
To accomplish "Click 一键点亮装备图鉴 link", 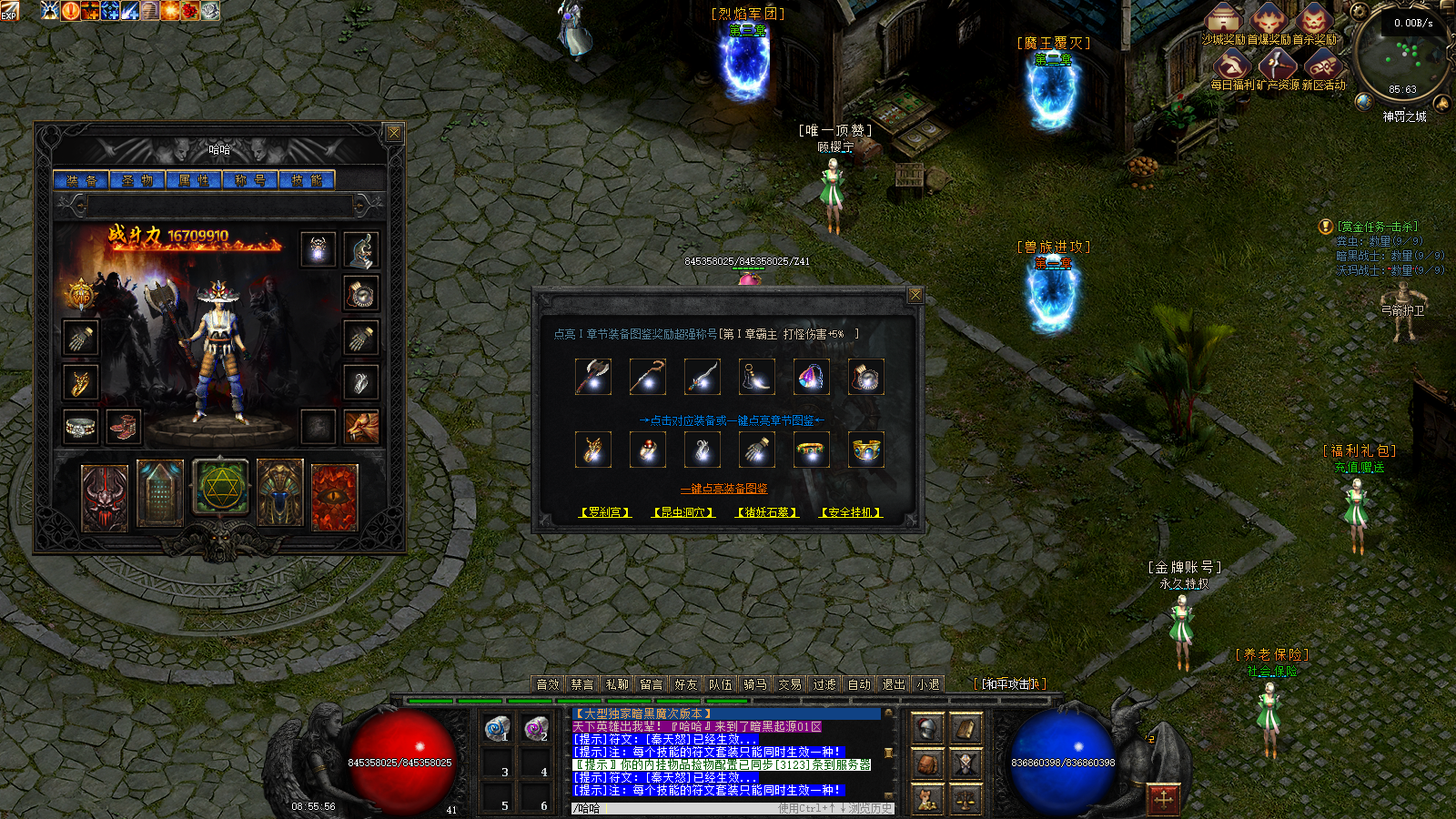I will 724,490.
